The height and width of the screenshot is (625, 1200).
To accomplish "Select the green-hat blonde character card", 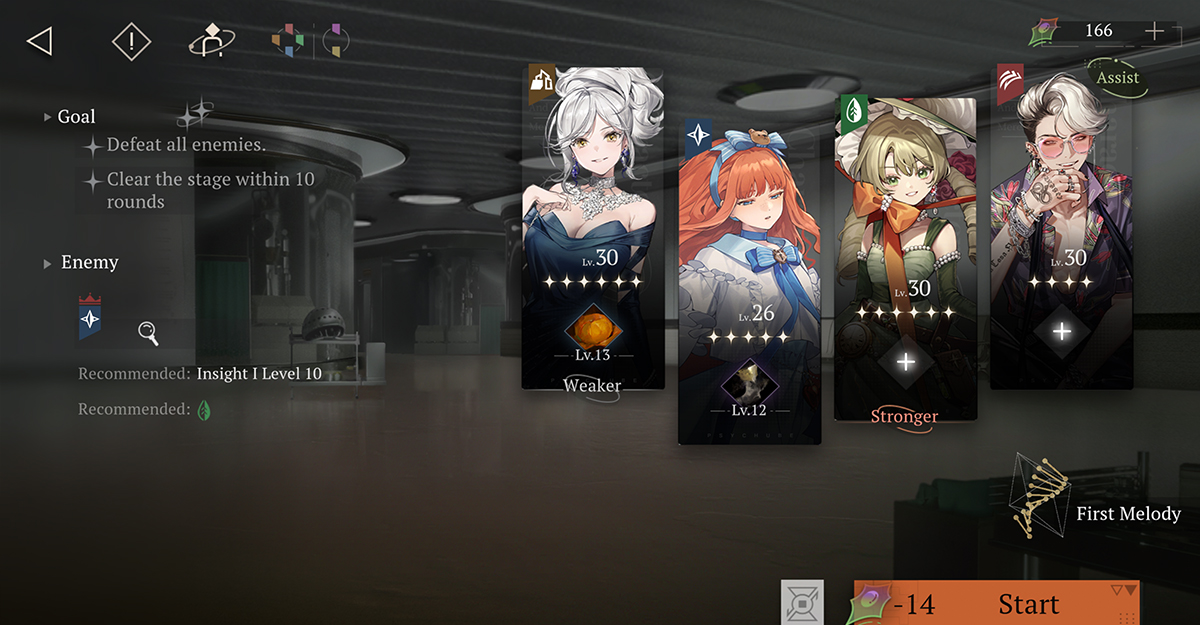I will [904, 190].
